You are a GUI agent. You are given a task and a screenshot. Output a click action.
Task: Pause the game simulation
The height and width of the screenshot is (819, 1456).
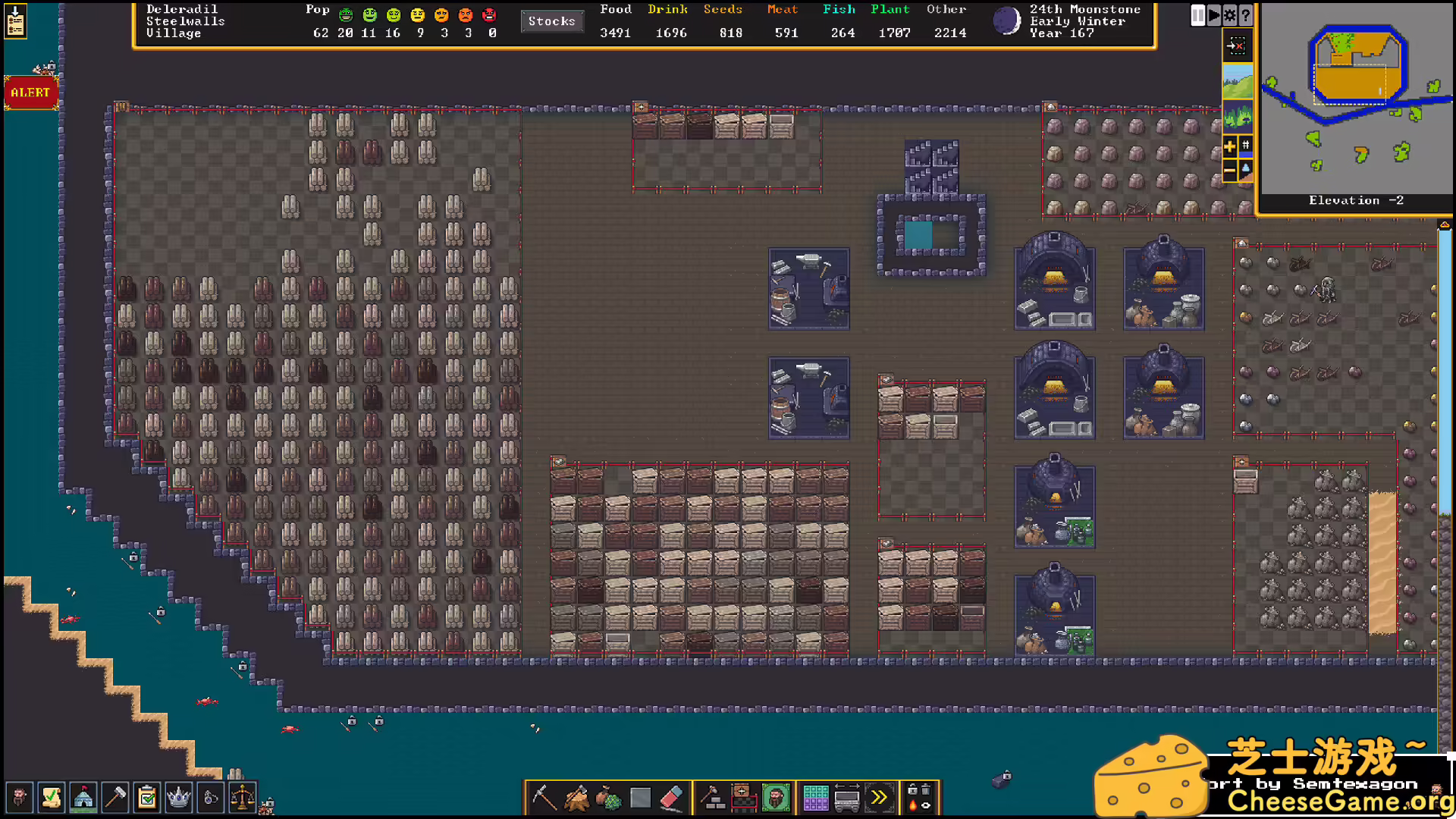click(1198, 15)
